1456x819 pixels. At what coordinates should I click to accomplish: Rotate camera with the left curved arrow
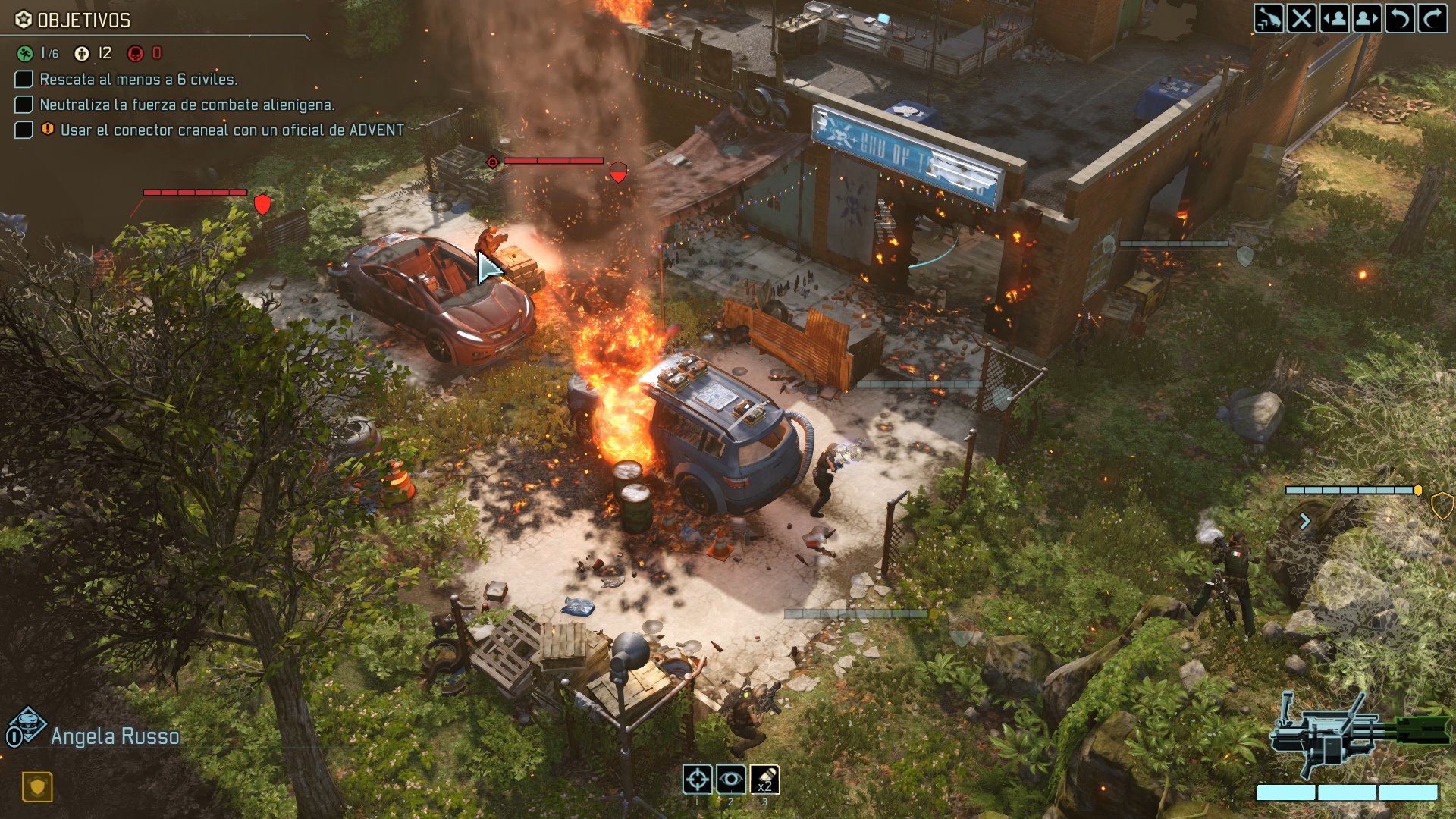click(1400, 18)
